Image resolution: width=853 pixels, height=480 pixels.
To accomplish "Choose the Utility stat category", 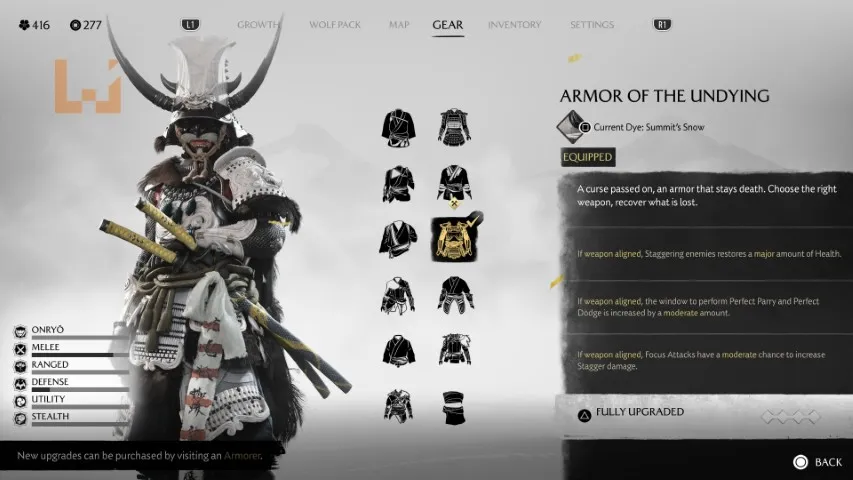I will click(x=49, y=399).
